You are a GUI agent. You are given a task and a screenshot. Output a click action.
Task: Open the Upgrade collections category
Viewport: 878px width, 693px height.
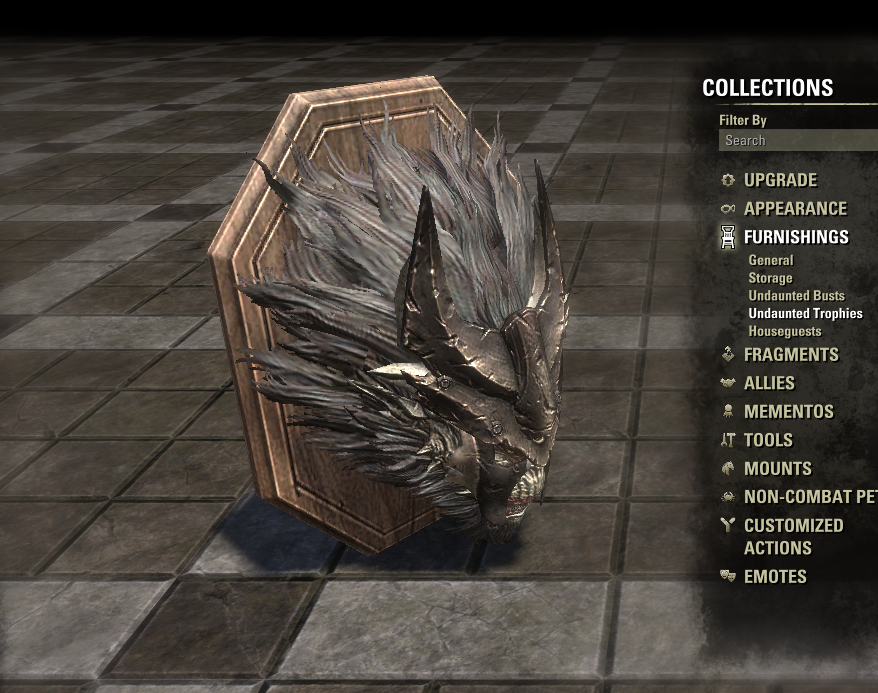(x=780, y=180)
